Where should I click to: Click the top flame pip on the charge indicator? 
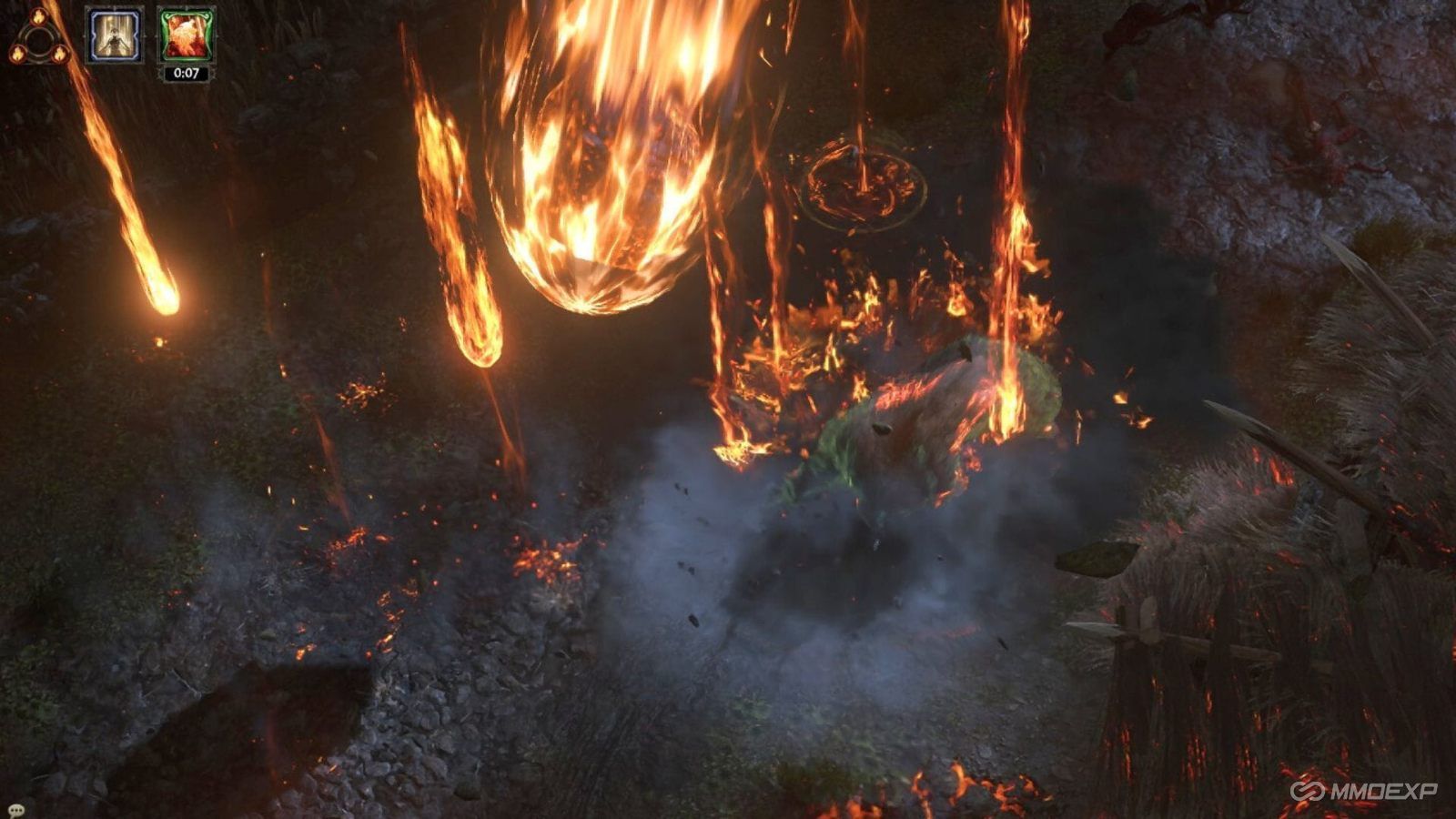click(37, 18)
